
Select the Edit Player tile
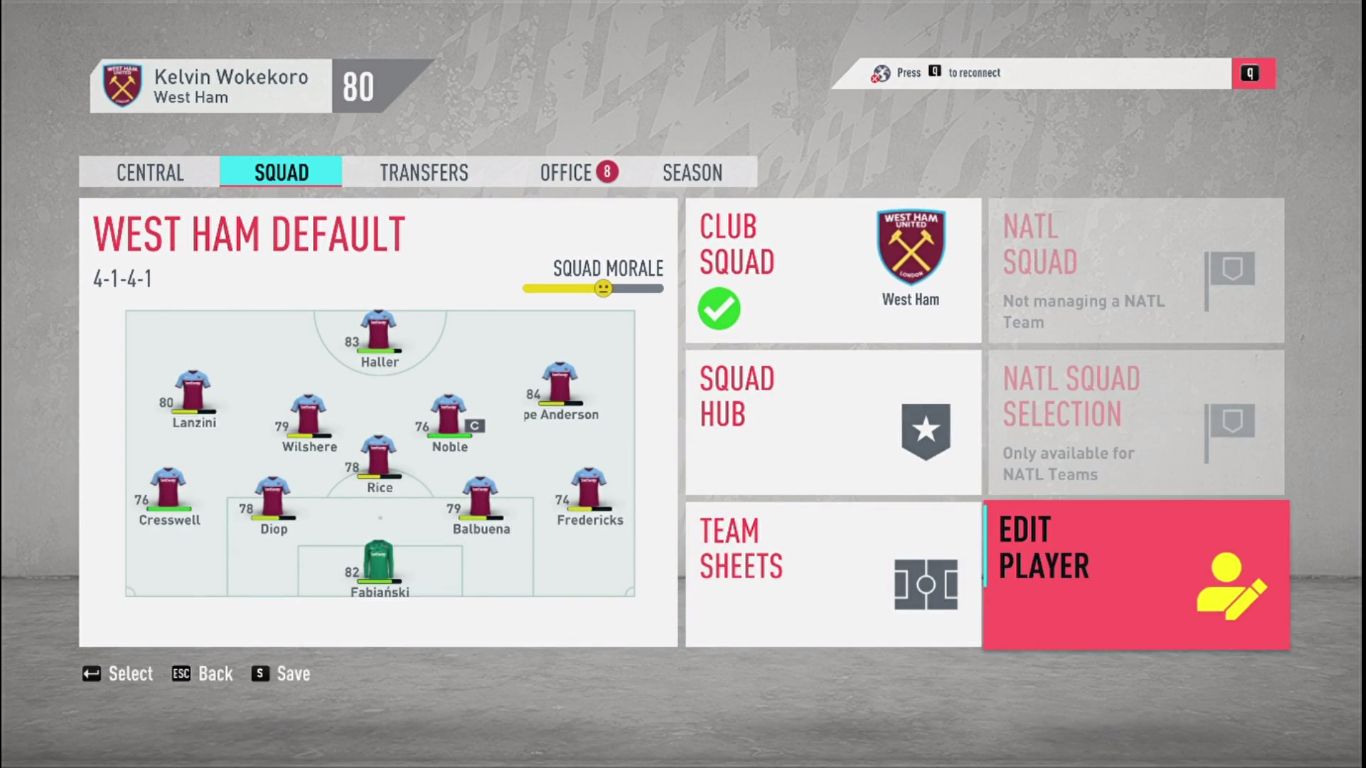1135,574
